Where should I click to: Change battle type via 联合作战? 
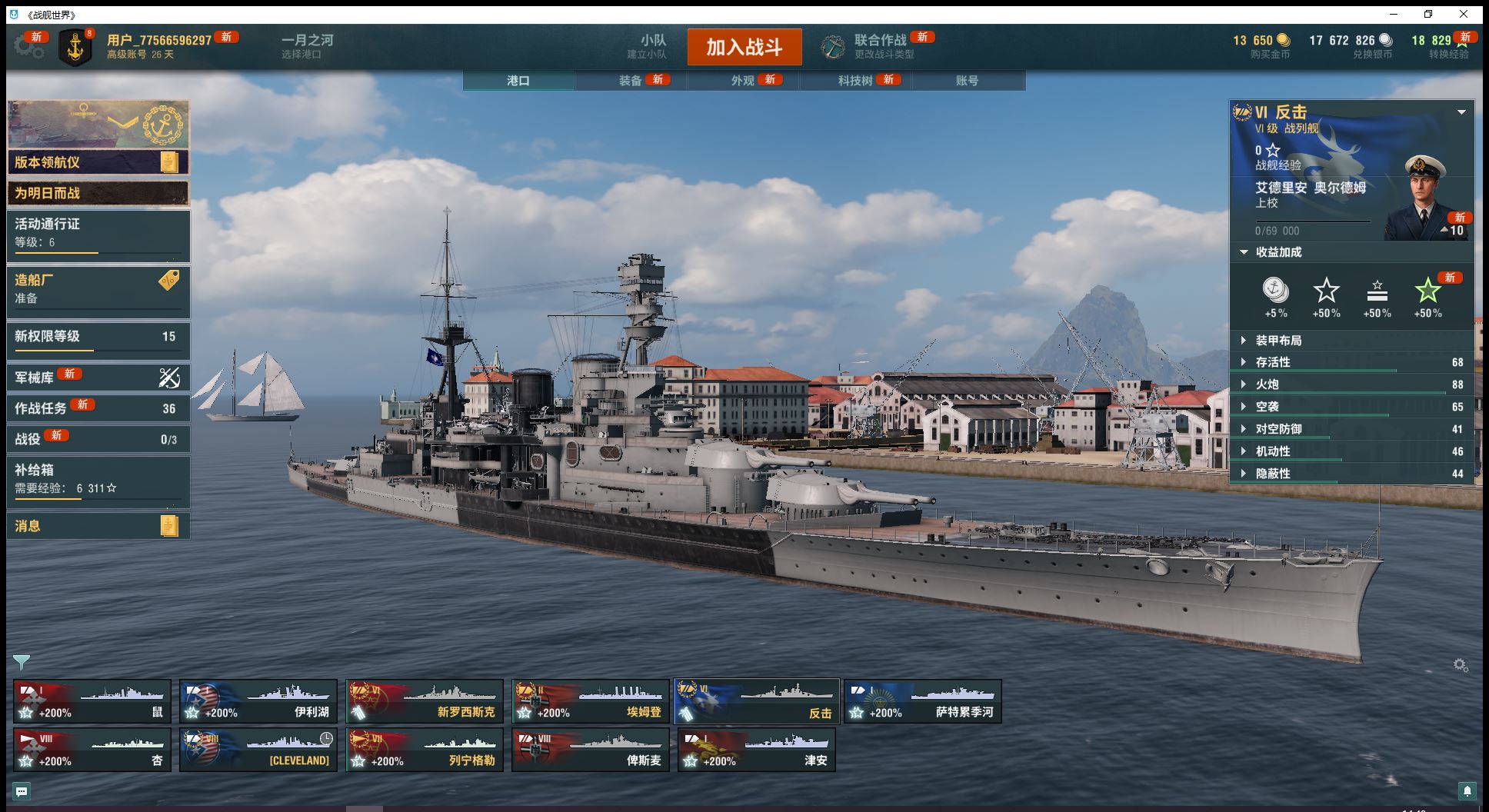(x=880, y=46)
